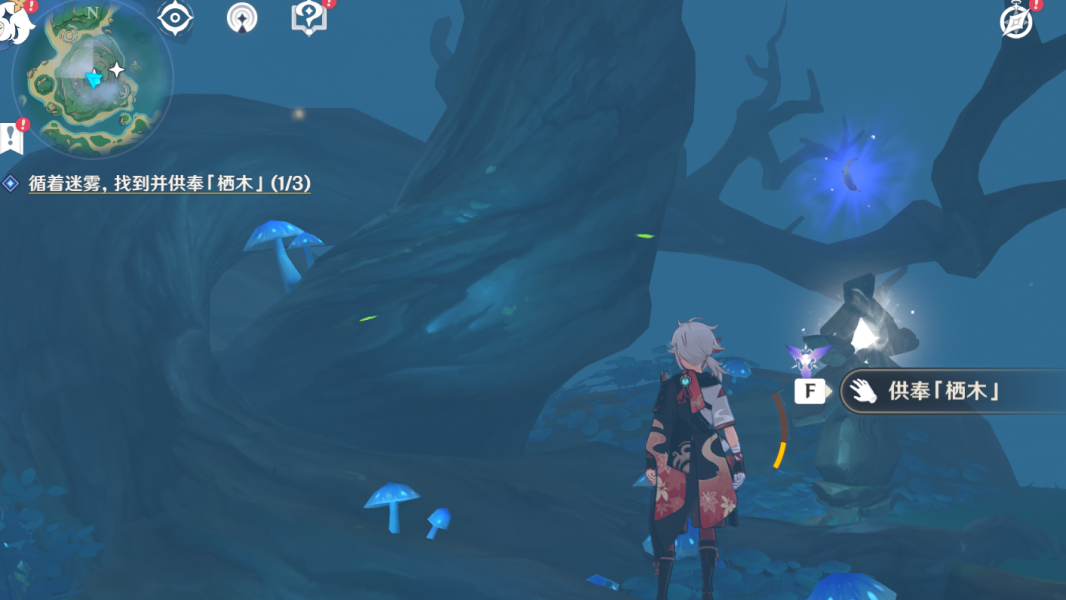This screenshot has height=600, width=1066.
Task: Open the tutorial book with question mark
Action: tap(309, 17)
